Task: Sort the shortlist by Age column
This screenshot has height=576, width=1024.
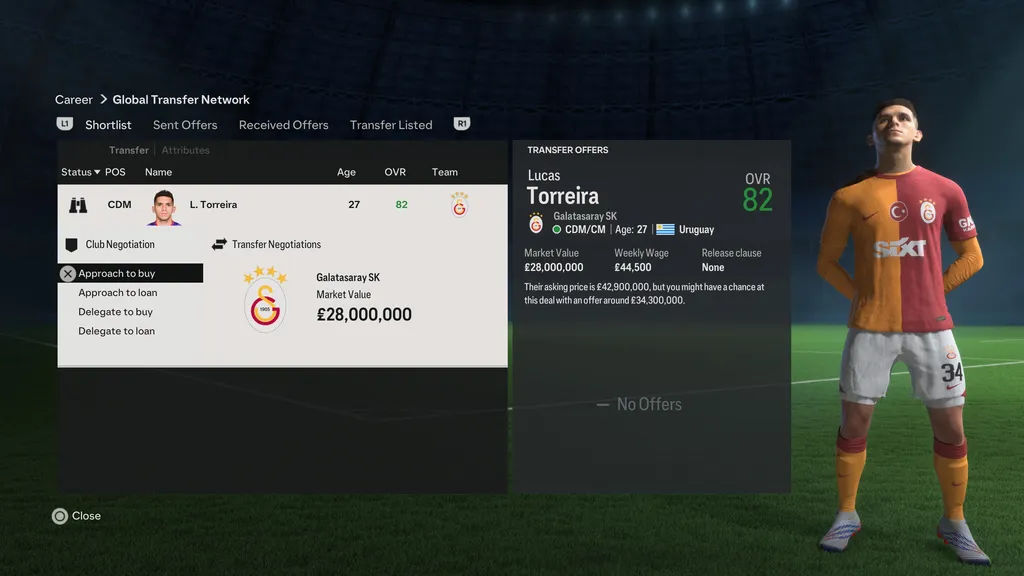Action: (346, 172)
